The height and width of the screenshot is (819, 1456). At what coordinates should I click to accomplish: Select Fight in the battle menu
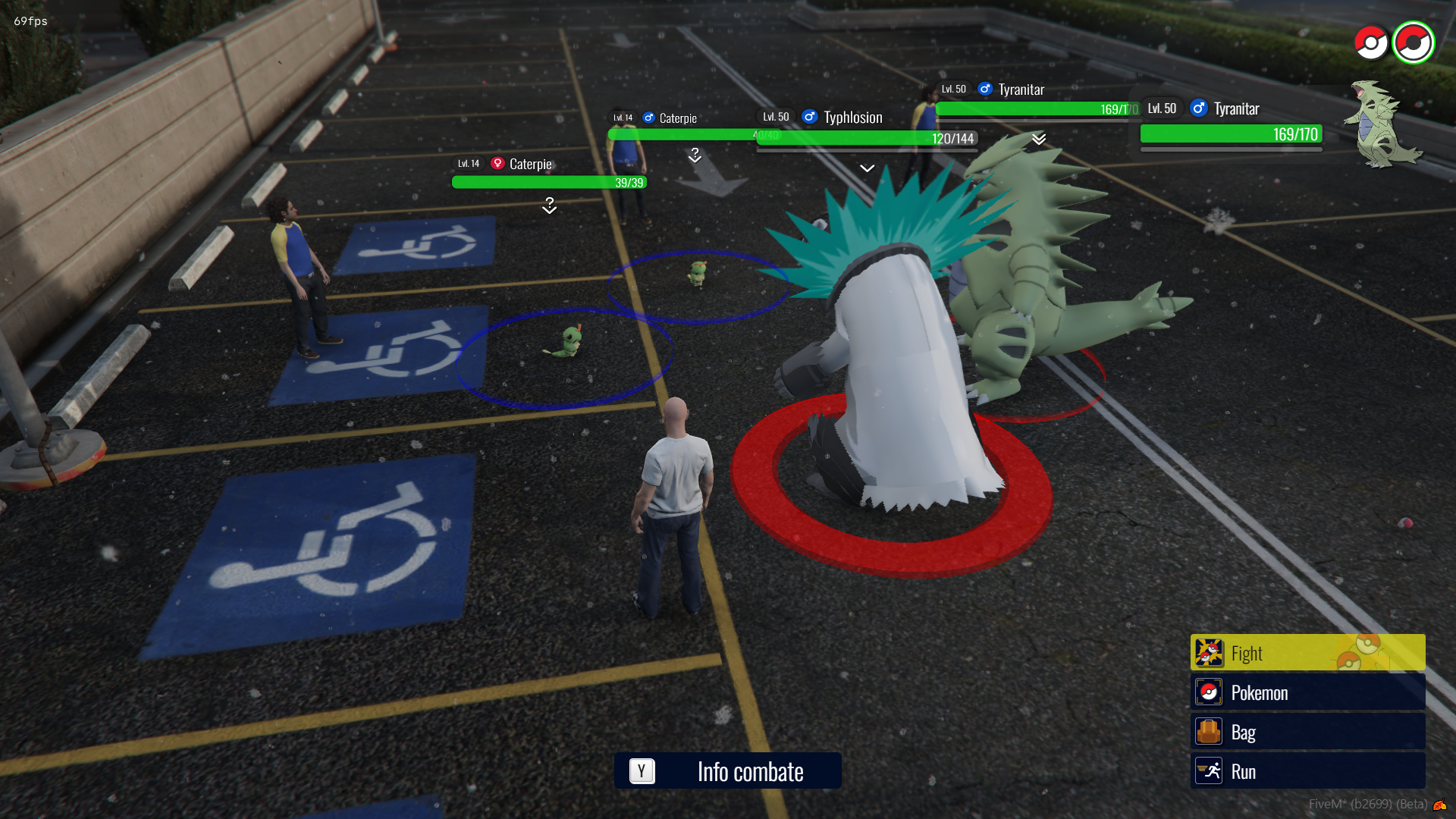pos(1307,653)
